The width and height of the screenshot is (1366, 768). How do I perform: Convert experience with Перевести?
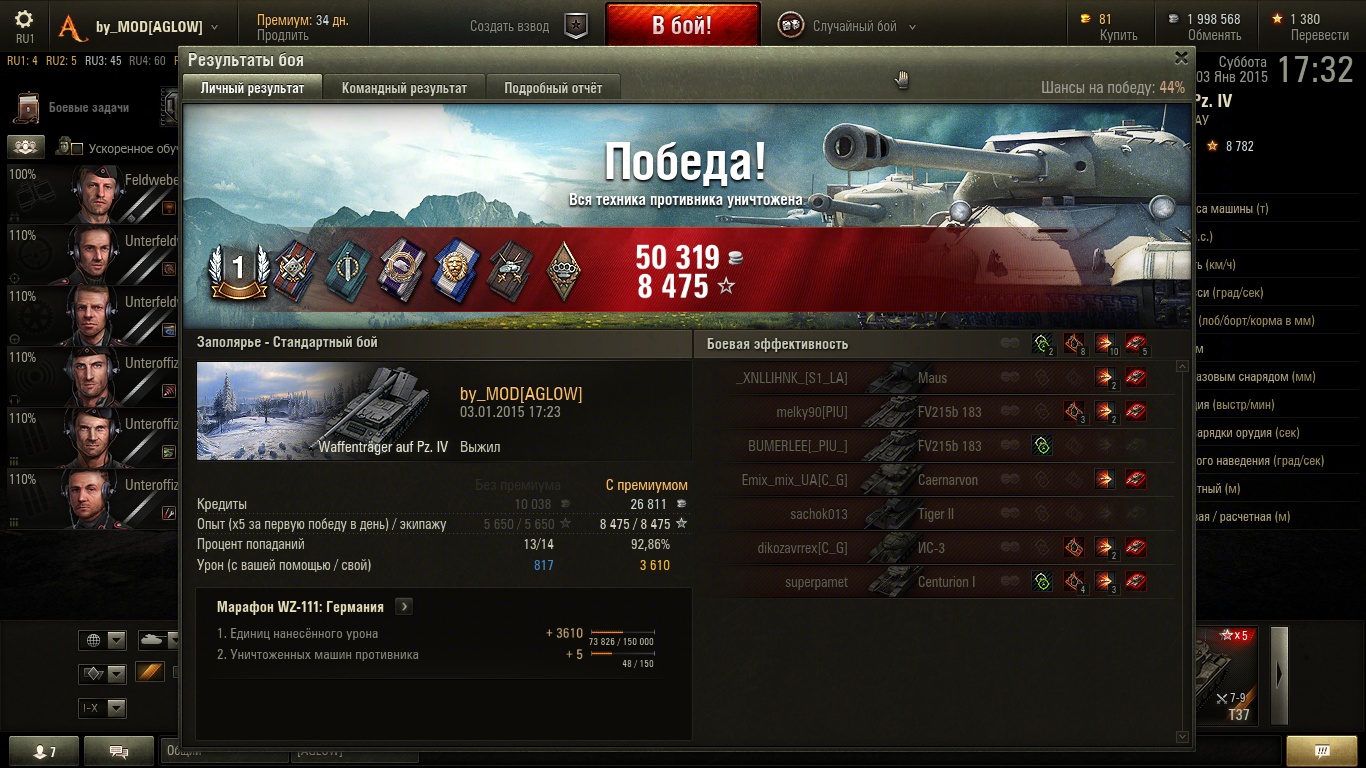pyautogui.click(x=1319, y=36)
